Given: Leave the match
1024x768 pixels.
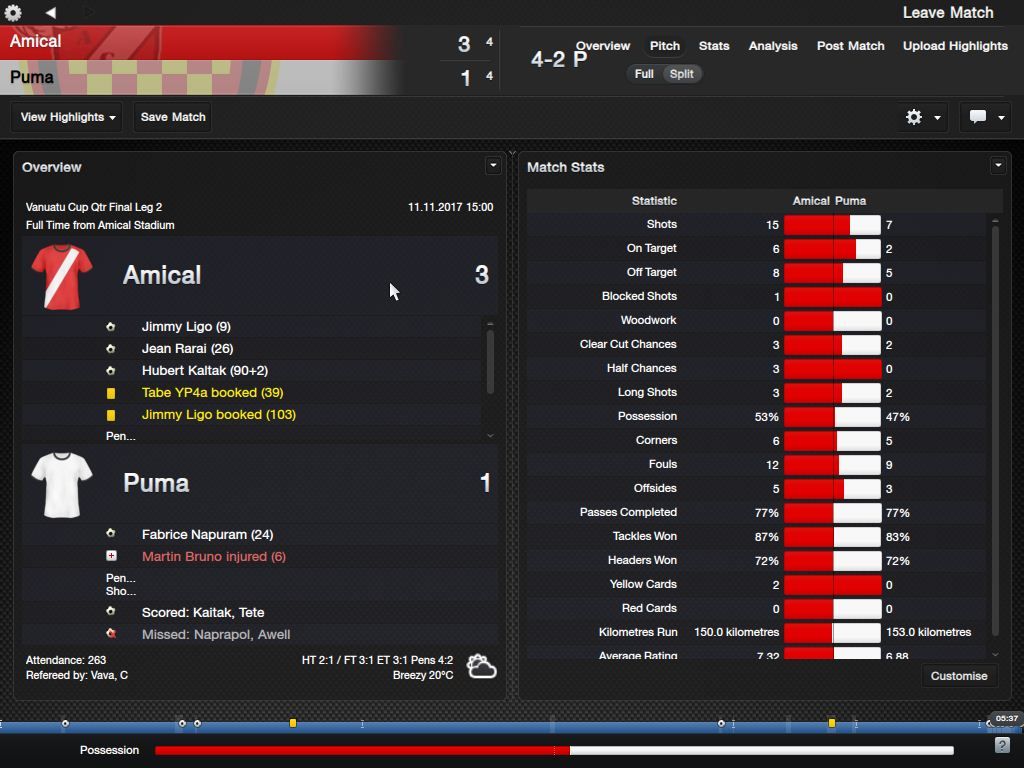Looking at the screenshot, I should pyautogui.click(x=947, y=13).
